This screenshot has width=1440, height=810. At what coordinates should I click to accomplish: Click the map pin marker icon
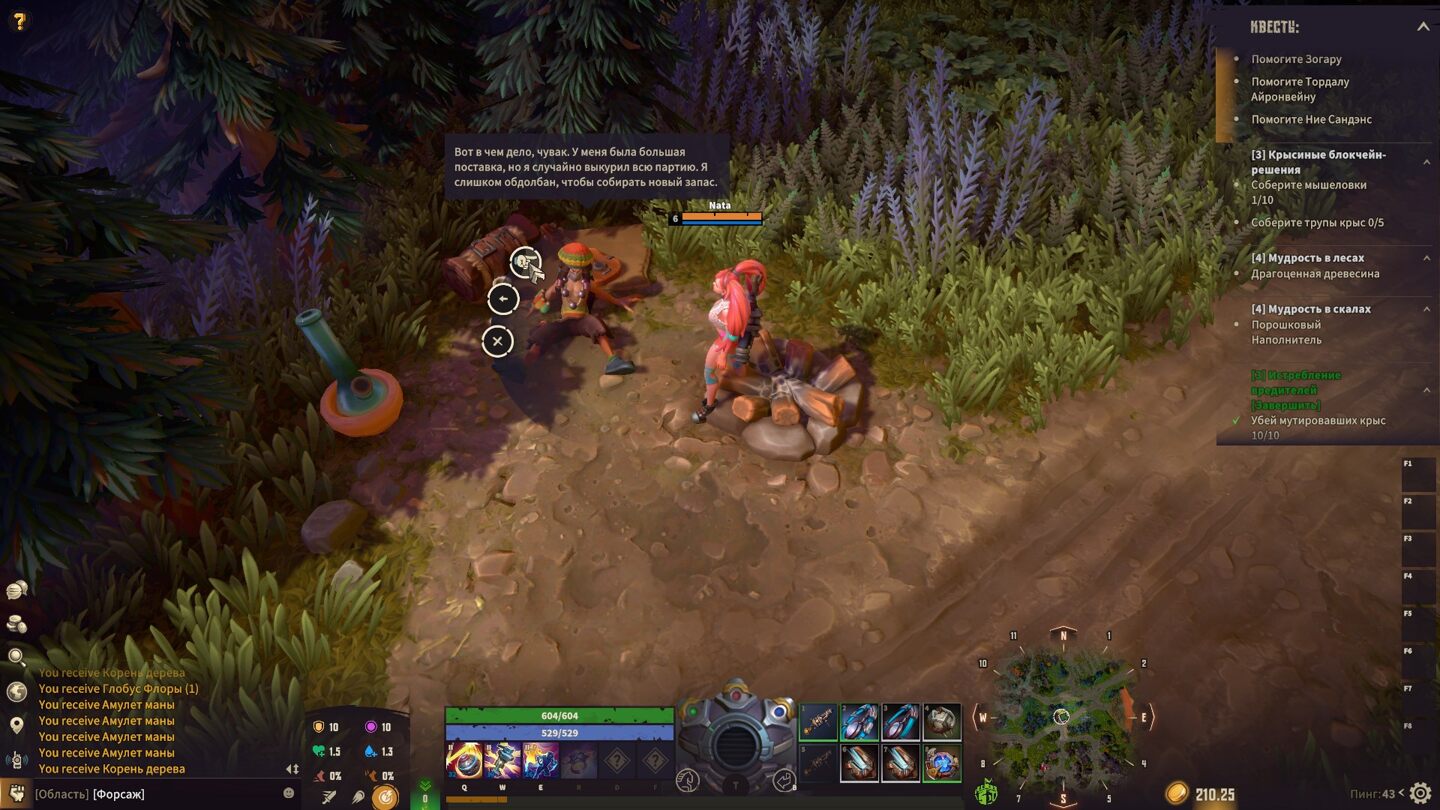17,725
